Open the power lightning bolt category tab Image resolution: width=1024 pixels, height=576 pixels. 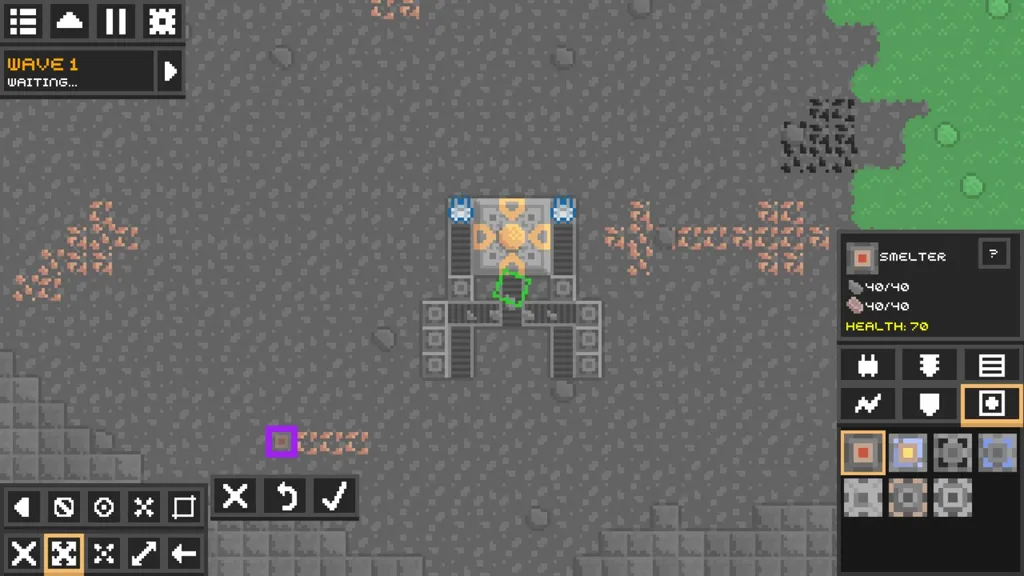pyautogui.click(x=868, y=403)
